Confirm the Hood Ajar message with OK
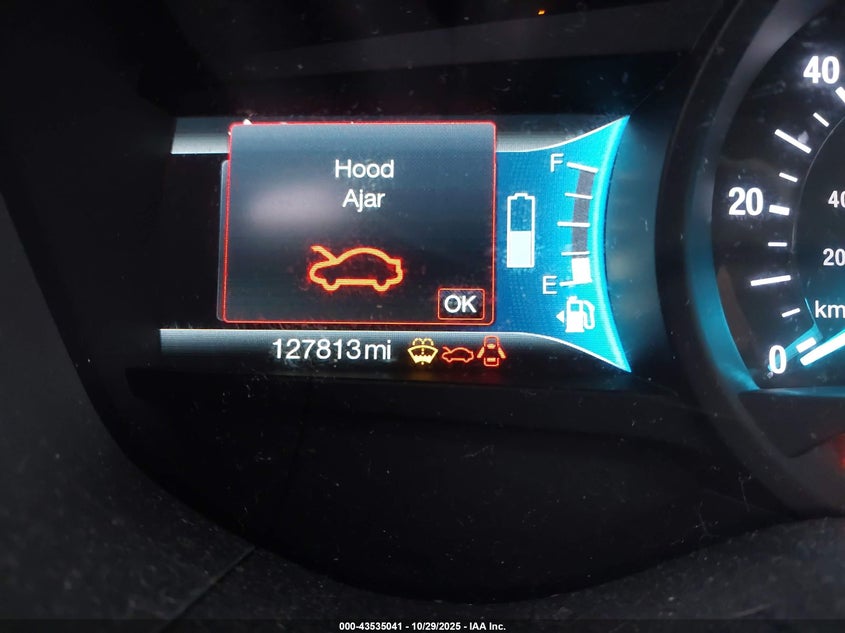 click(460, 304)
